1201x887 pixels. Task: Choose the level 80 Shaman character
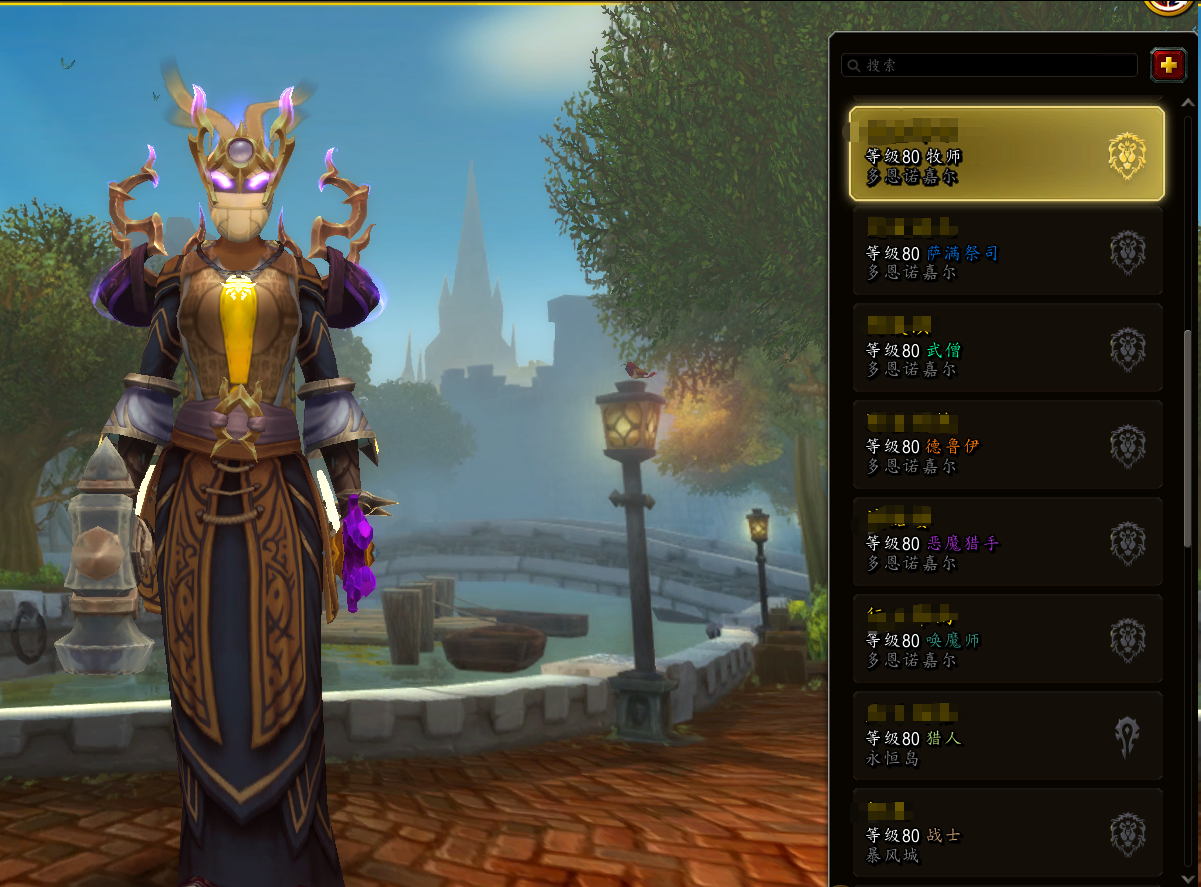pyautogui.click(x=1007, y=251)
